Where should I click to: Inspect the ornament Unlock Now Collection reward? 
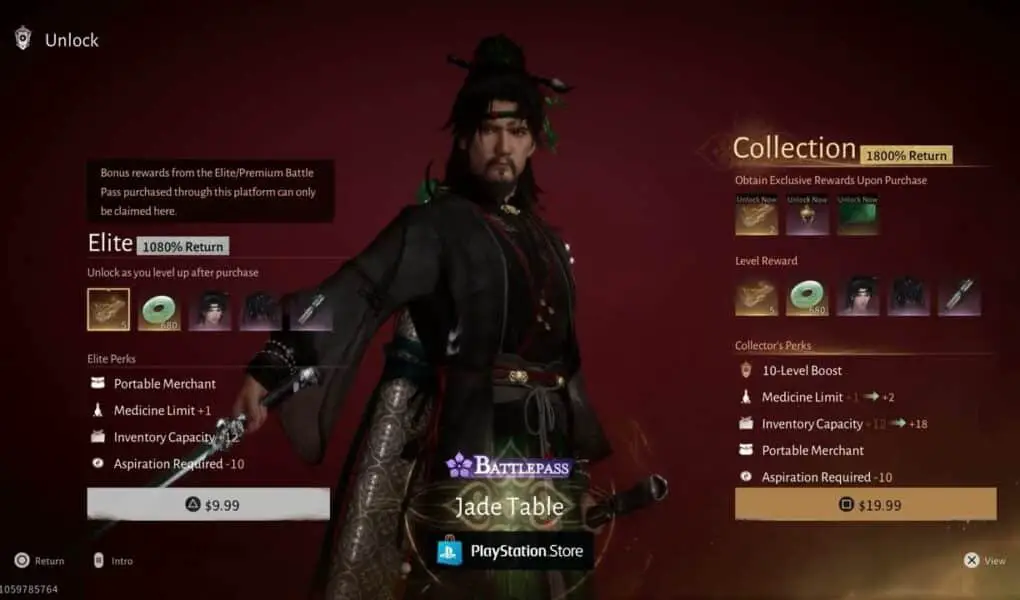tap(807, 215)
